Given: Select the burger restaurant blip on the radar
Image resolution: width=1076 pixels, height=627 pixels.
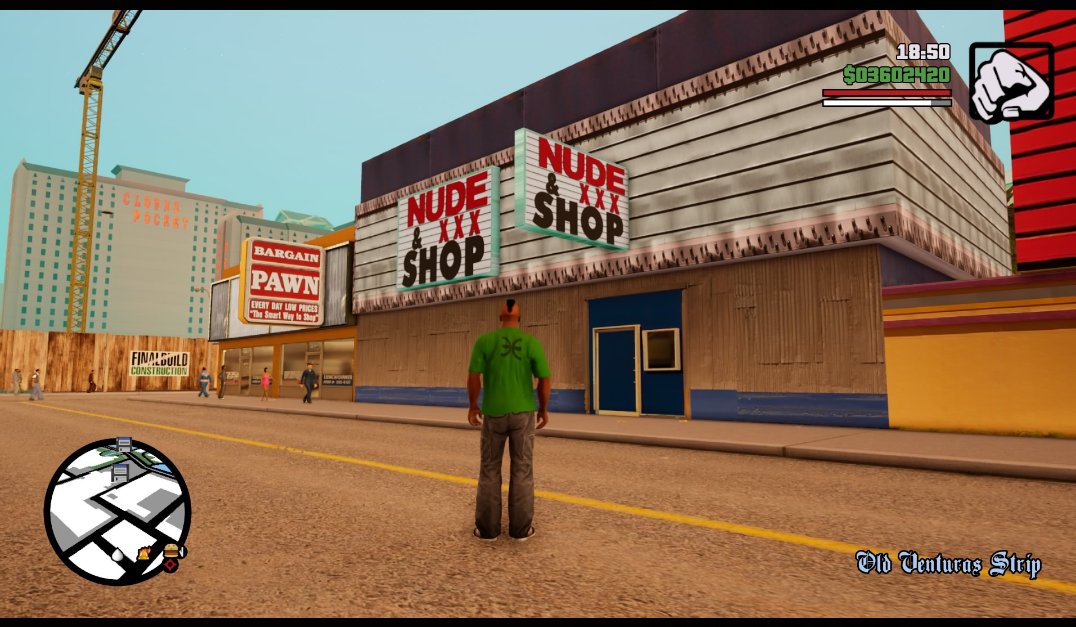Looking at the screenshot, I should (172, 551).
